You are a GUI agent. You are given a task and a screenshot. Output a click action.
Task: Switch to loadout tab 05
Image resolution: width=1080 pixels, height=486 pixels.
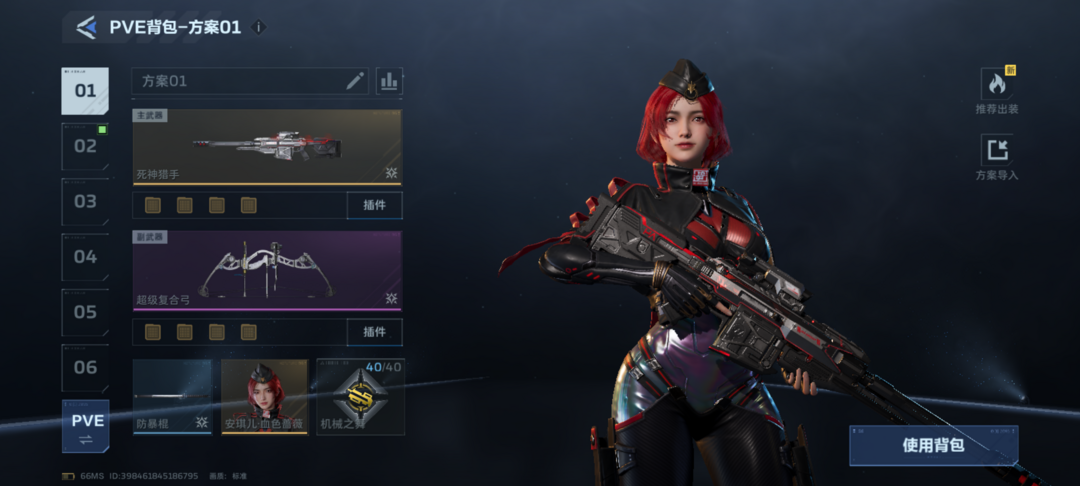pos(86,312)
